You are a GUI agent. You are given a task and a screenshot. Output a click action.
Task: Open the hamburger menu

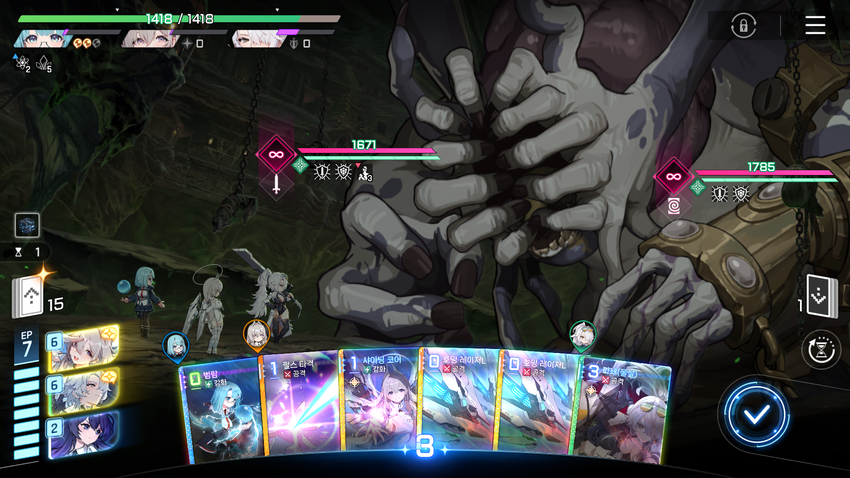(x=815, y=25)
